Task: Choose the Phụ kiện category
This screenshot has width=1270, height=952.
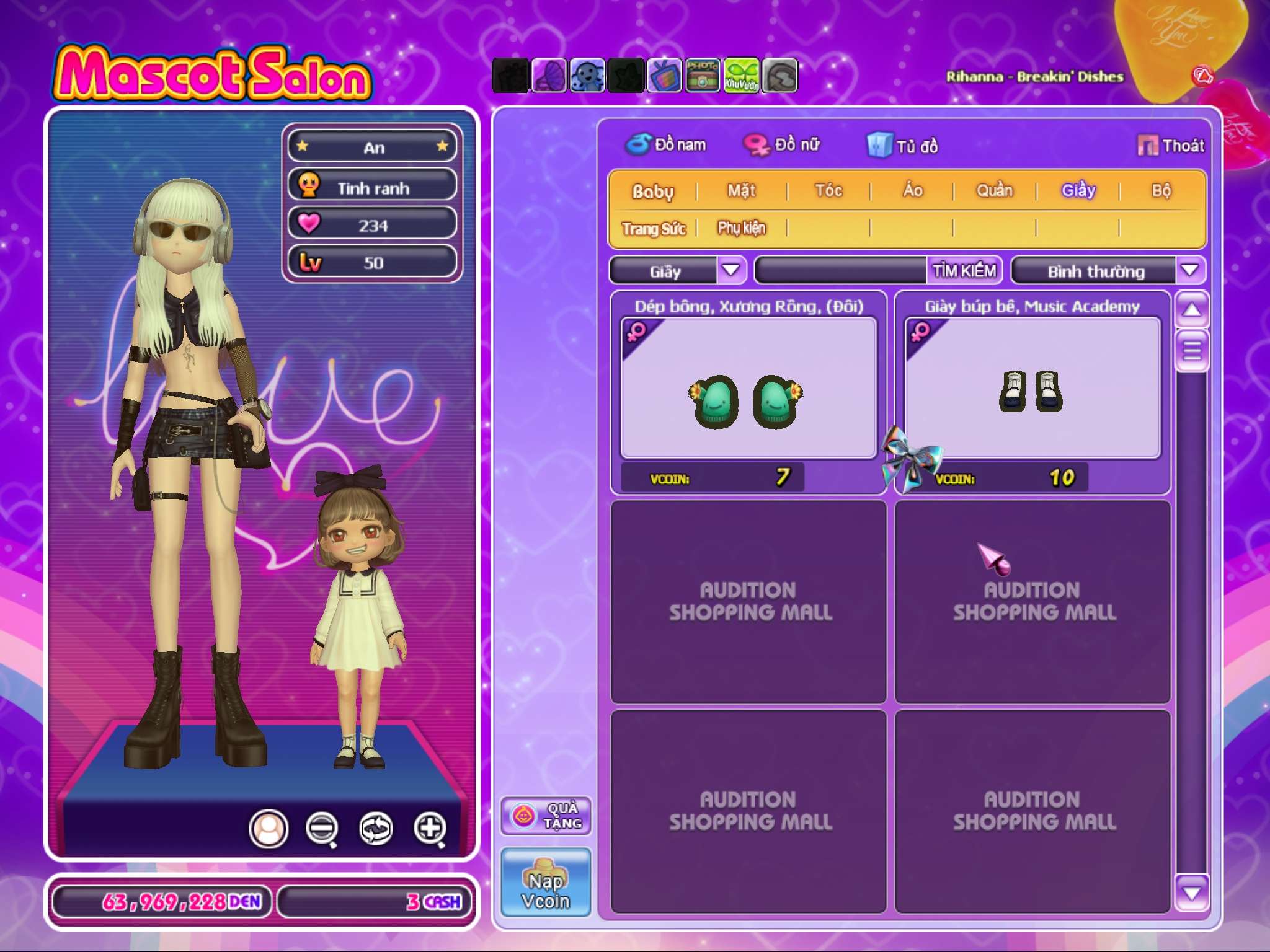Action: pyautogui.click(x=742, y=228)
